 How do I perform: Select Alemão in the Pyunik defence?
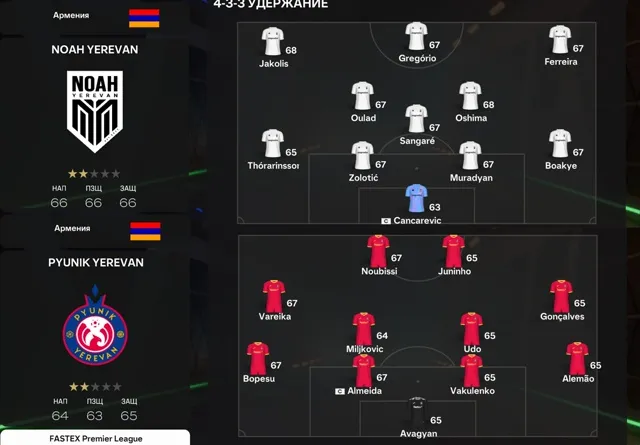point(576,357)
